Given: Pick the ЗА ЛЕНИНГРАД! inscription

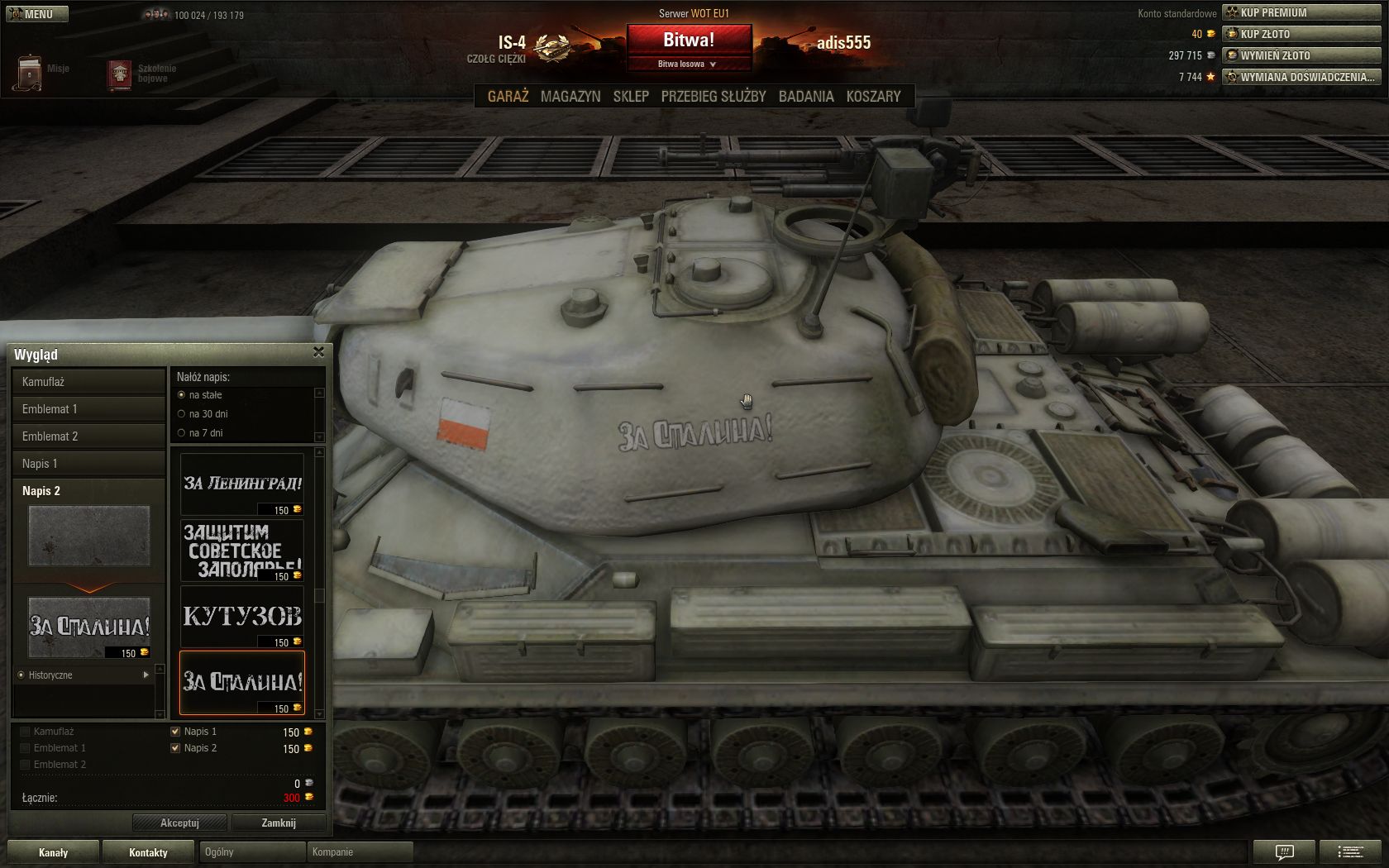Looking at the screenshot, I should point(242,484).
